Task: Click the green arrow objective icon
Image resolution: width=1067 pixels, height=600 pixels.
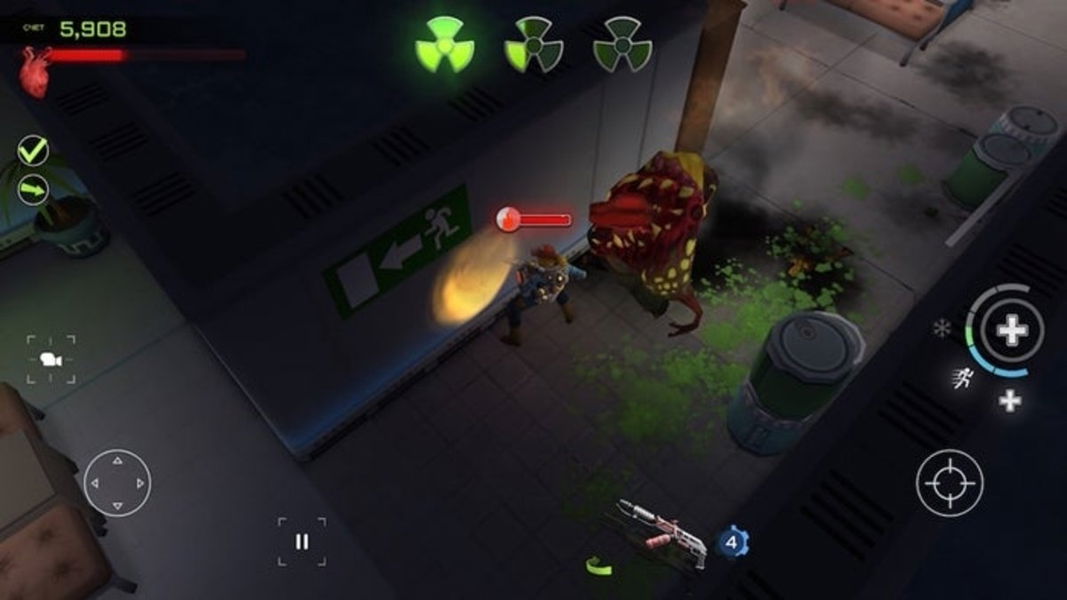Action: tap(33, 188)
